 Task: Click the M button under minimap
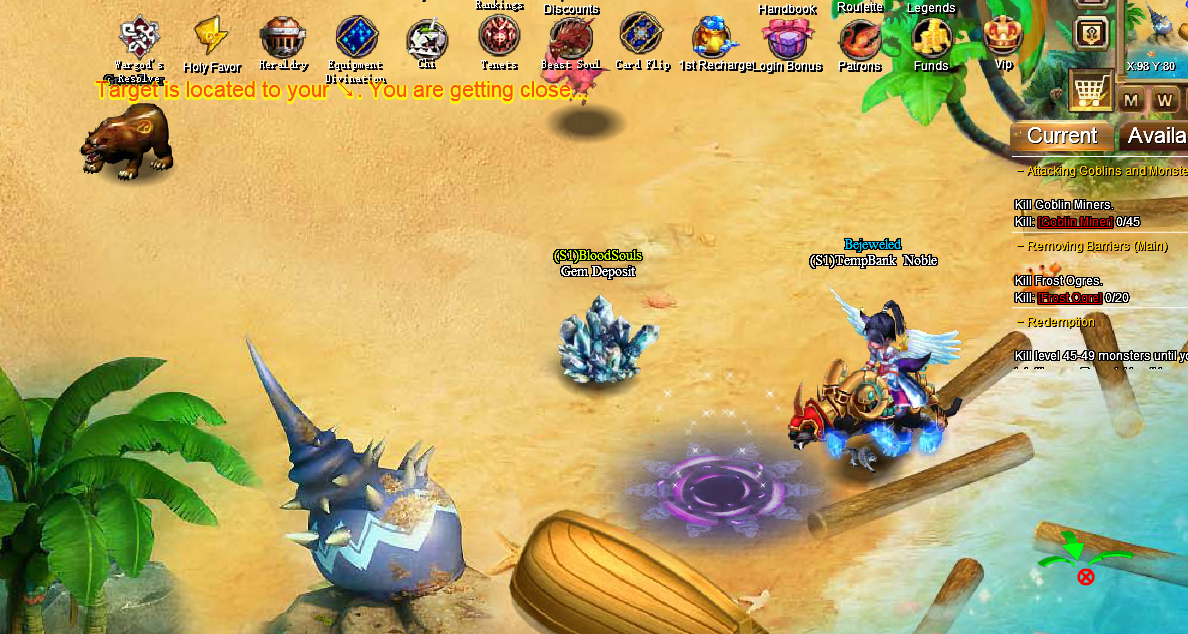(1131, 100)
